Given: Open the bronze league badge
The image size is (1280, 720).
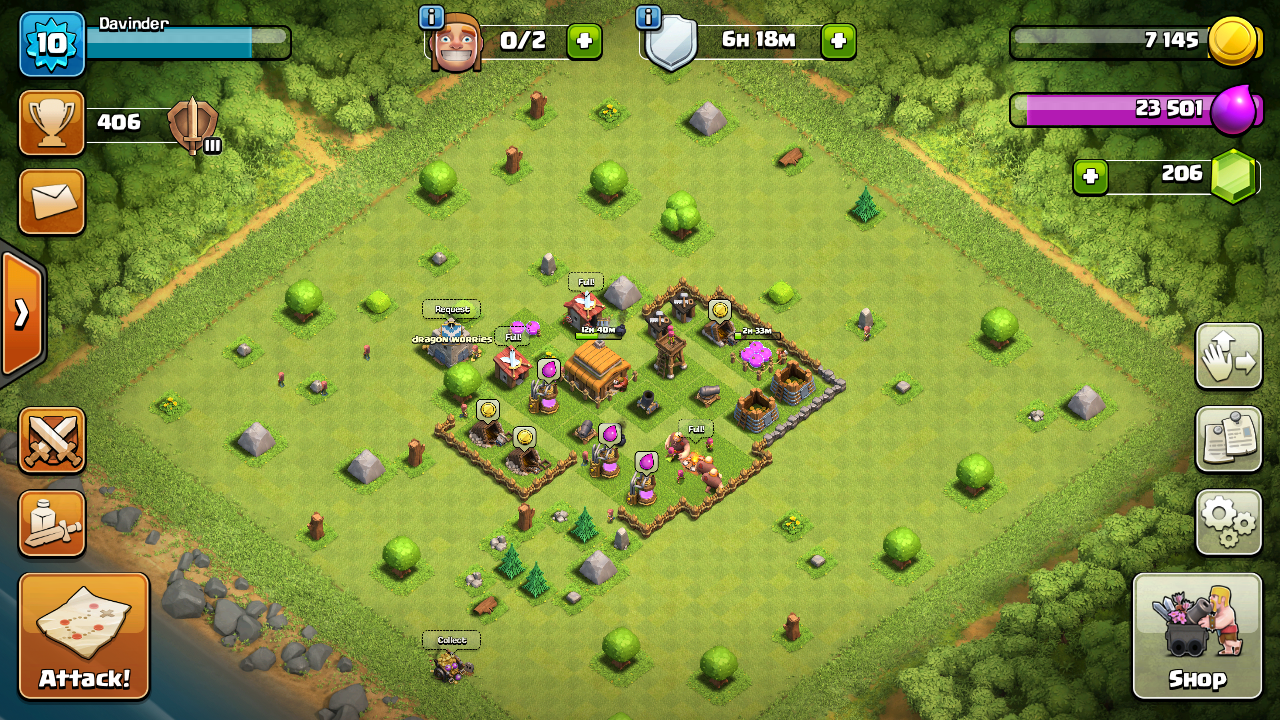Looking at the screenshot, I should pos(193,125).
